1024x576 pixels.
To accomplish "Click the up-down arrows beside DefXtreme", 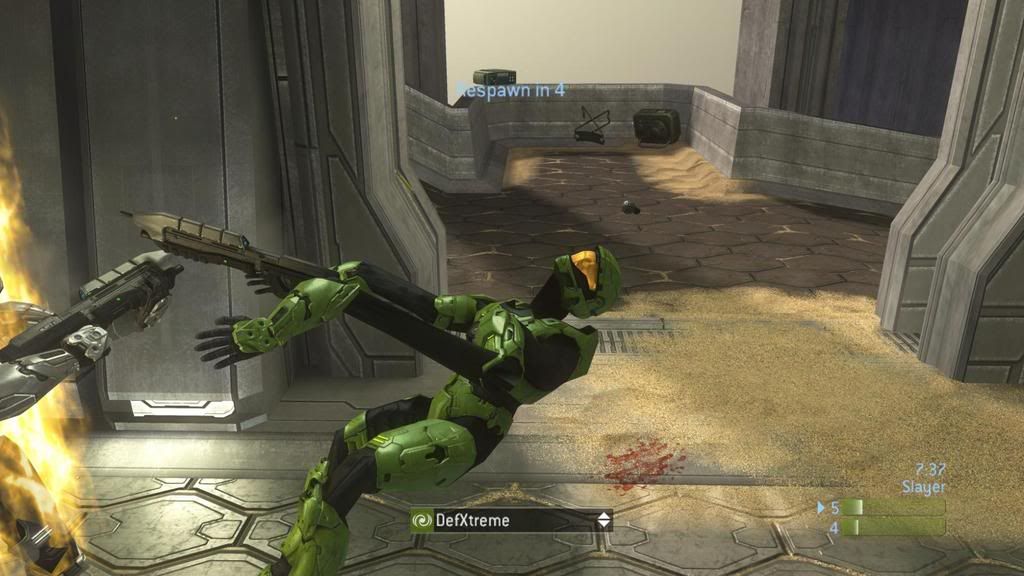I will click(603, 520).
